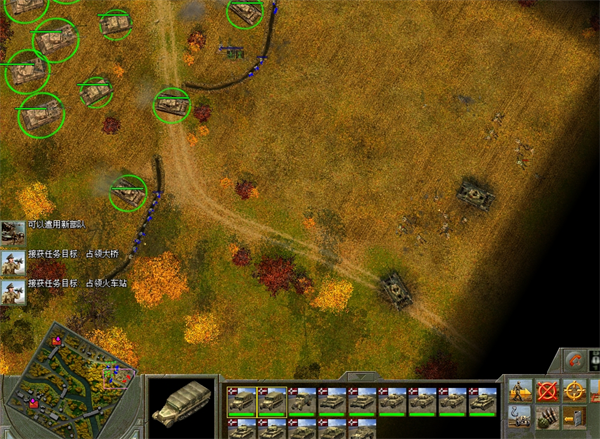Click the yellow left-arrow command icon

575,417
